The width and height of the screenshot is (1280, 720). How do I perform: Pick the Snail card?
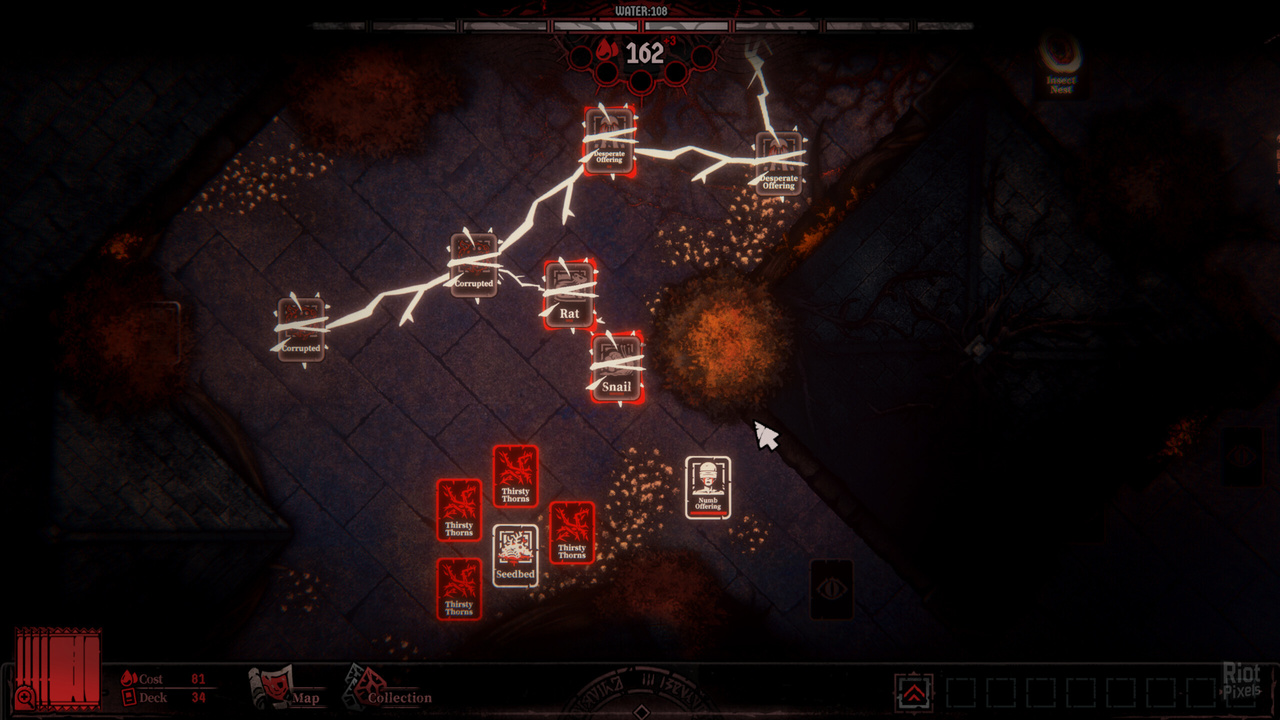tap(617, 368)
